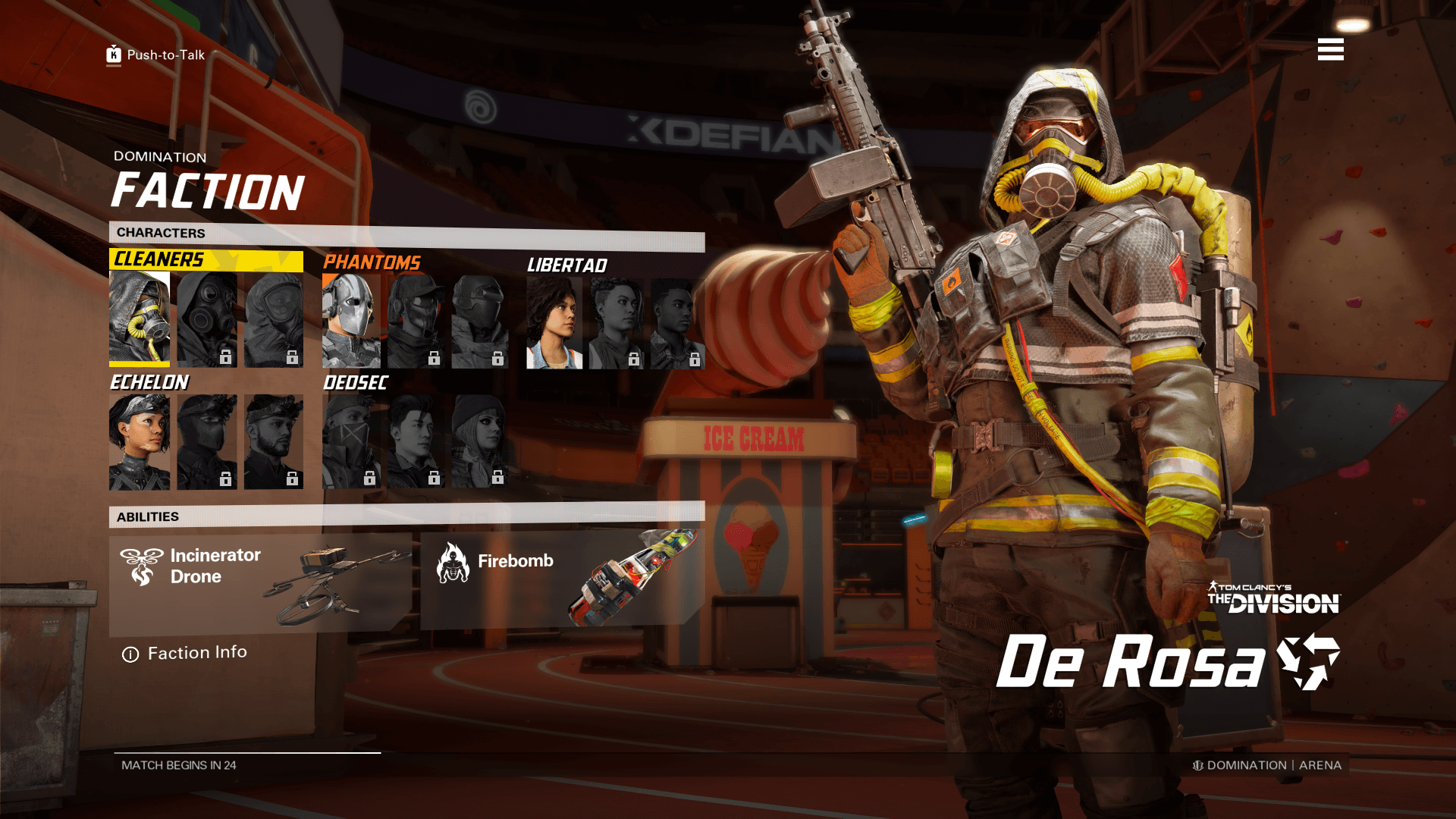Click the Faction Info circle icon
1456x819 pixels.
pos(130,653)
